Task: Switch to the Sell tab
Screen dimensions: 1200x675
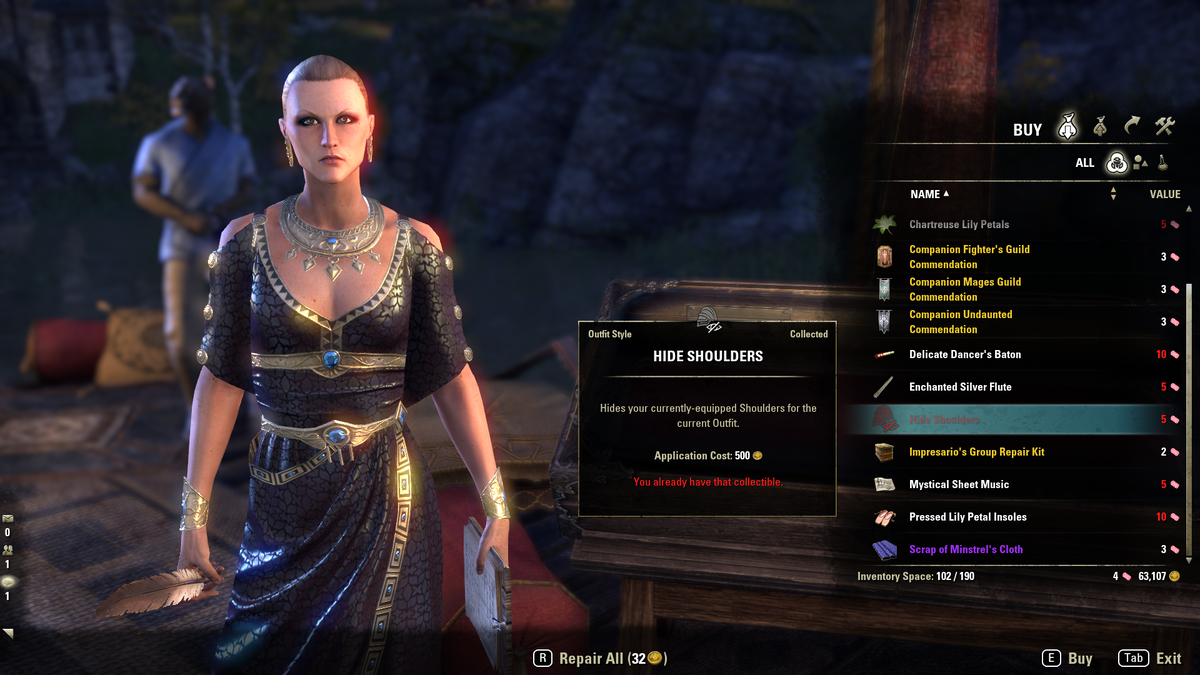Action: coord(1099,127)
